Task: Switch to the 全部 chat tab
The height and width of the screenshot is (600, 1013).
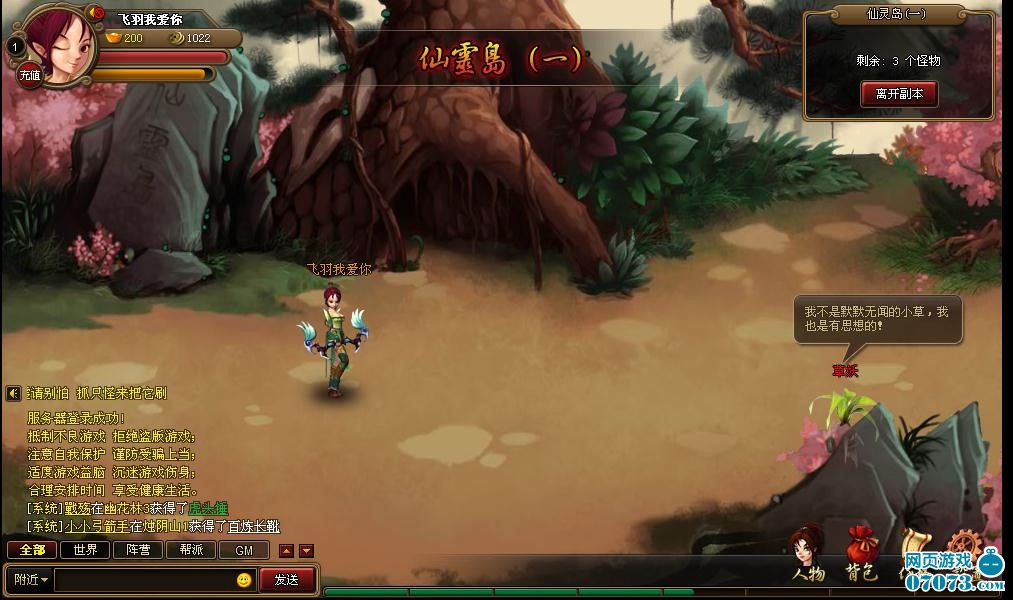Action: click(32, 550)
